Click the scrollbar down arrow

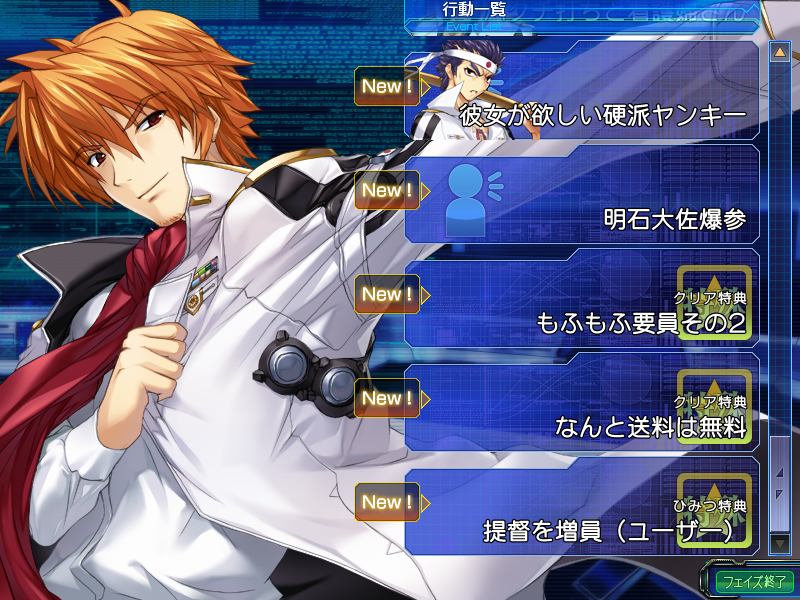point(779,542)
